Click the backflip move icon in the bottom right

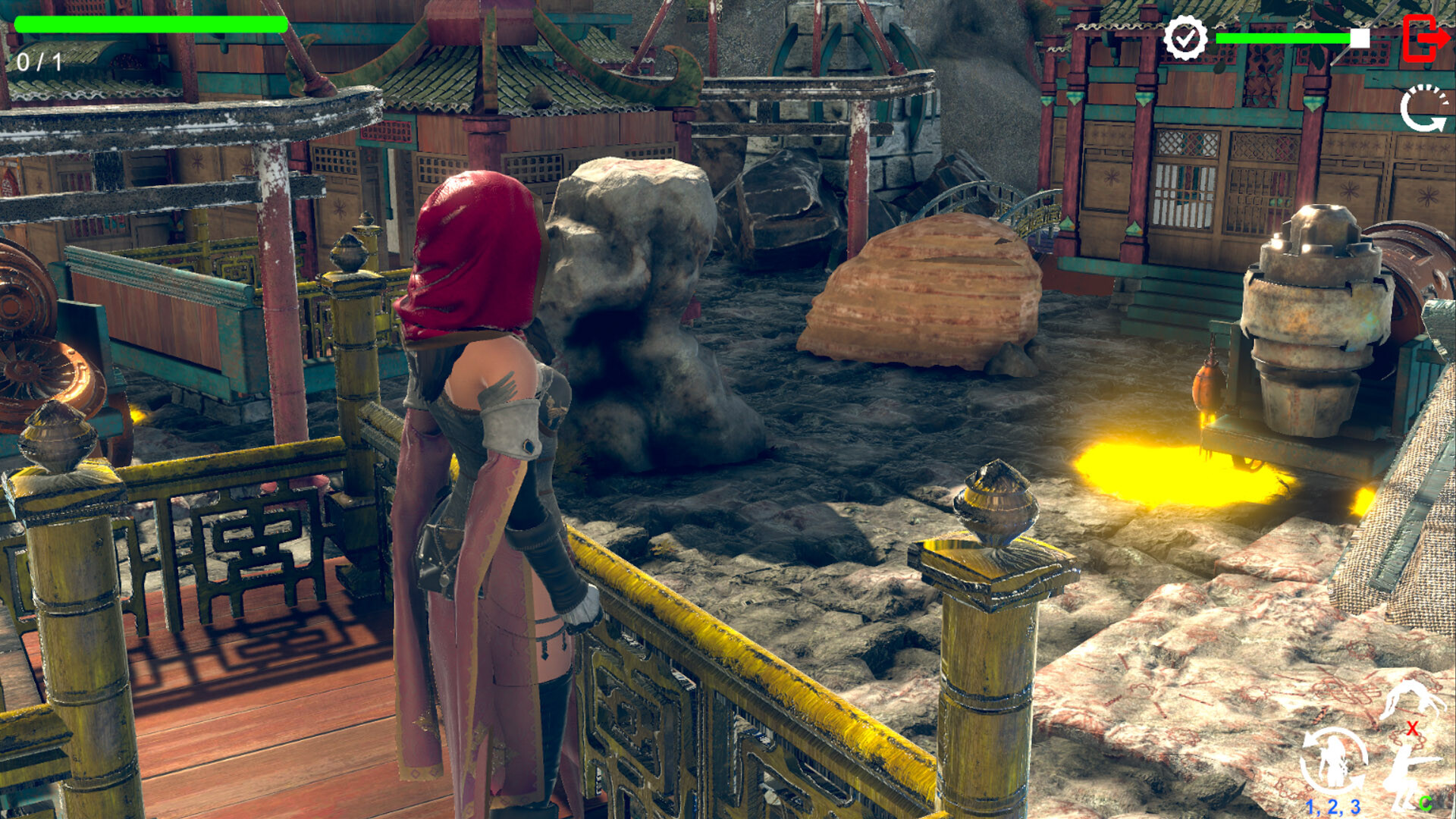[1416, 698]
